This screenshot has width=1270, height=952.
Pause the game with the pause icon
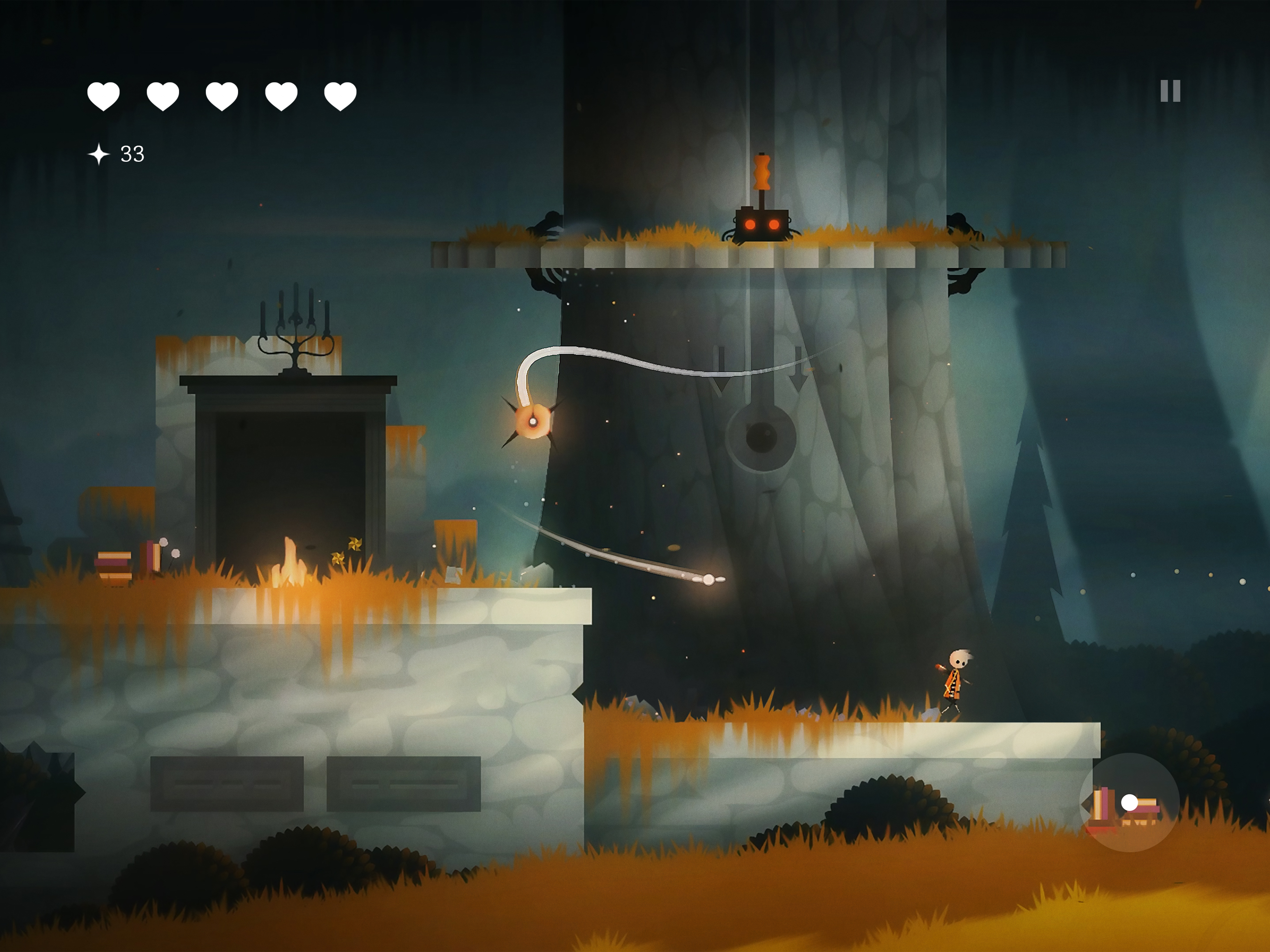pos(1170,91)
